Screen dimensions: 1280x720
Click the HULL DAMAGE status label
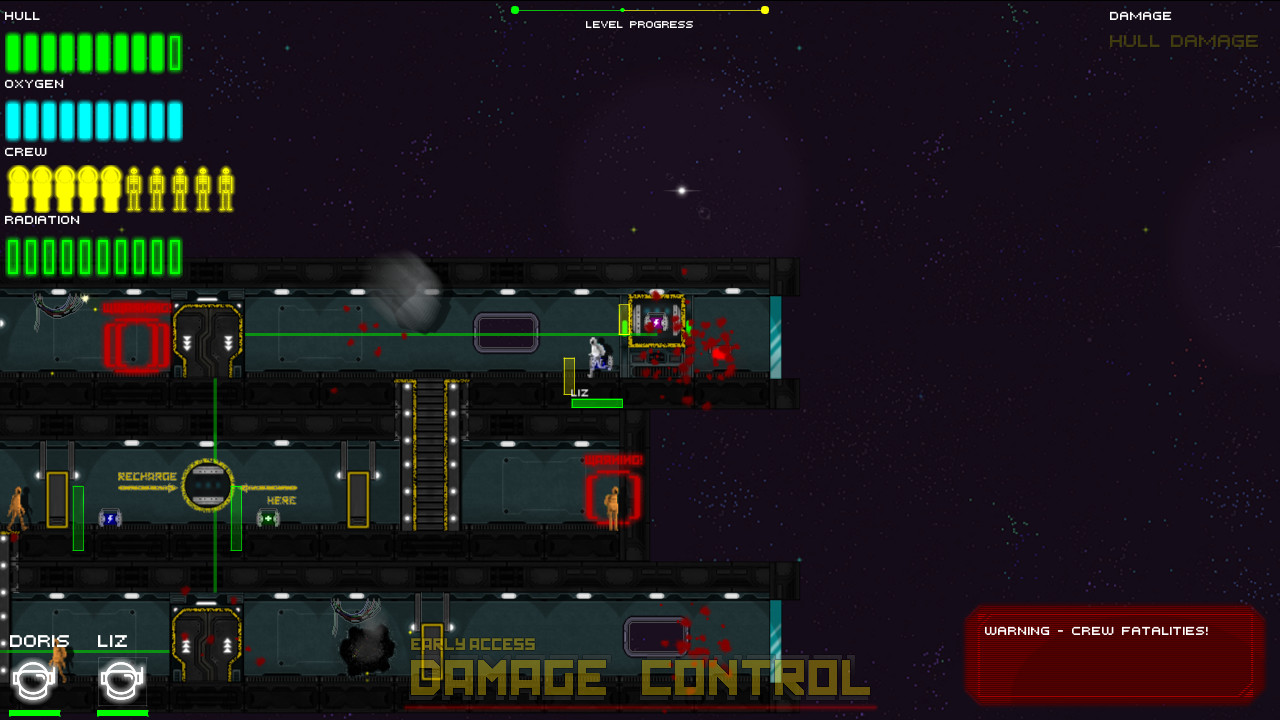1183,41
